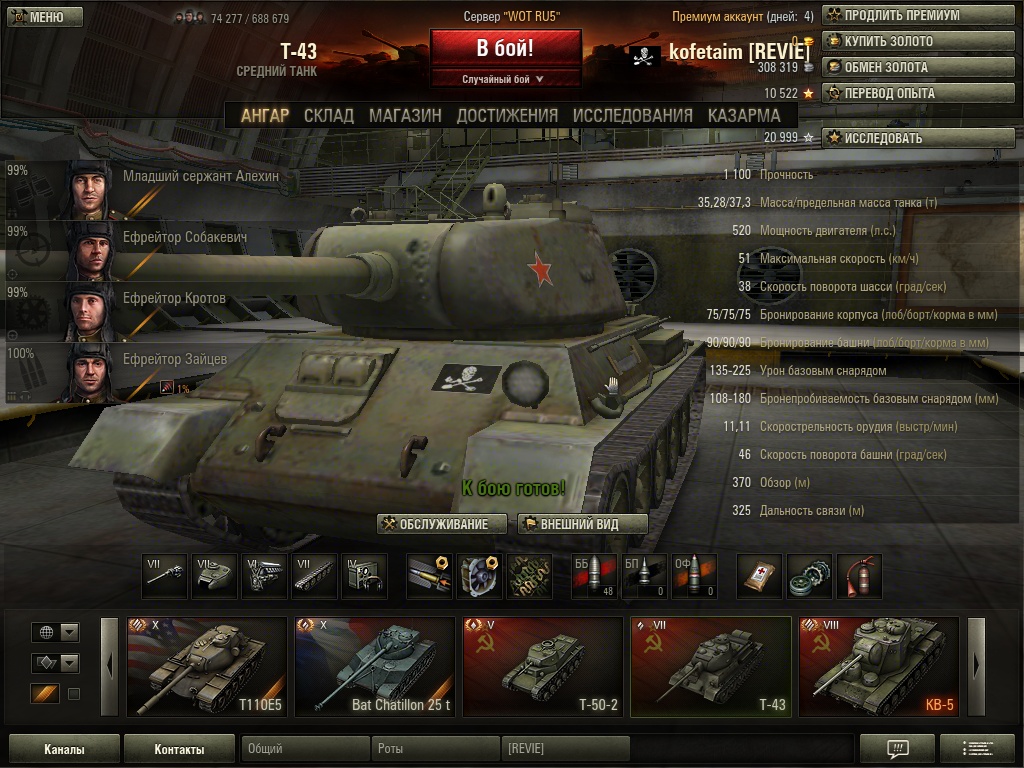The height and width of the screenshot is (768, 1024).
Task: Open the Каналы chat channels
Action: tap(64, 749)
